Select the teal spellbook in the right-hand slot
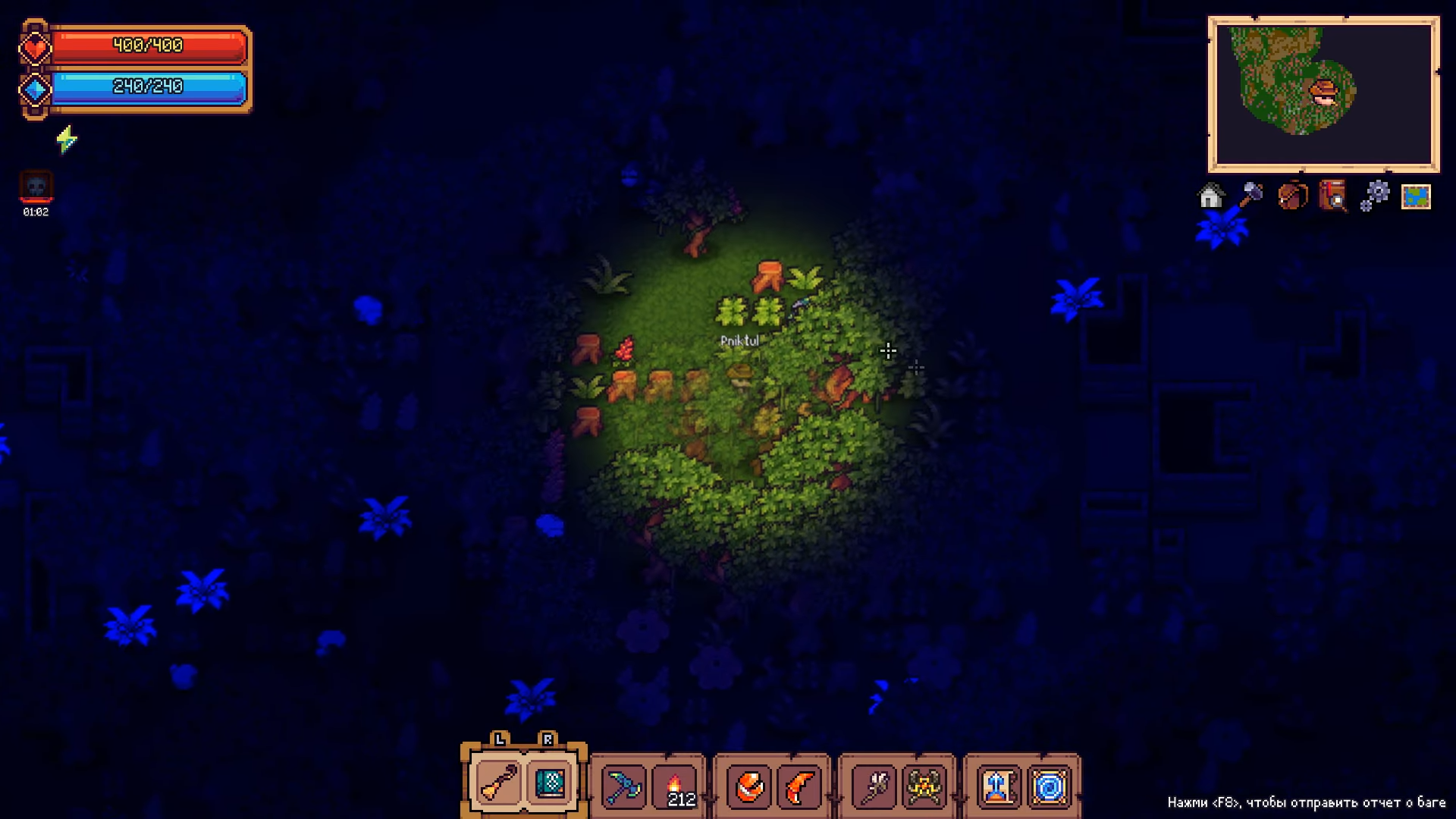The height and width of the screenshot is (819, 1456). [550, 784]
